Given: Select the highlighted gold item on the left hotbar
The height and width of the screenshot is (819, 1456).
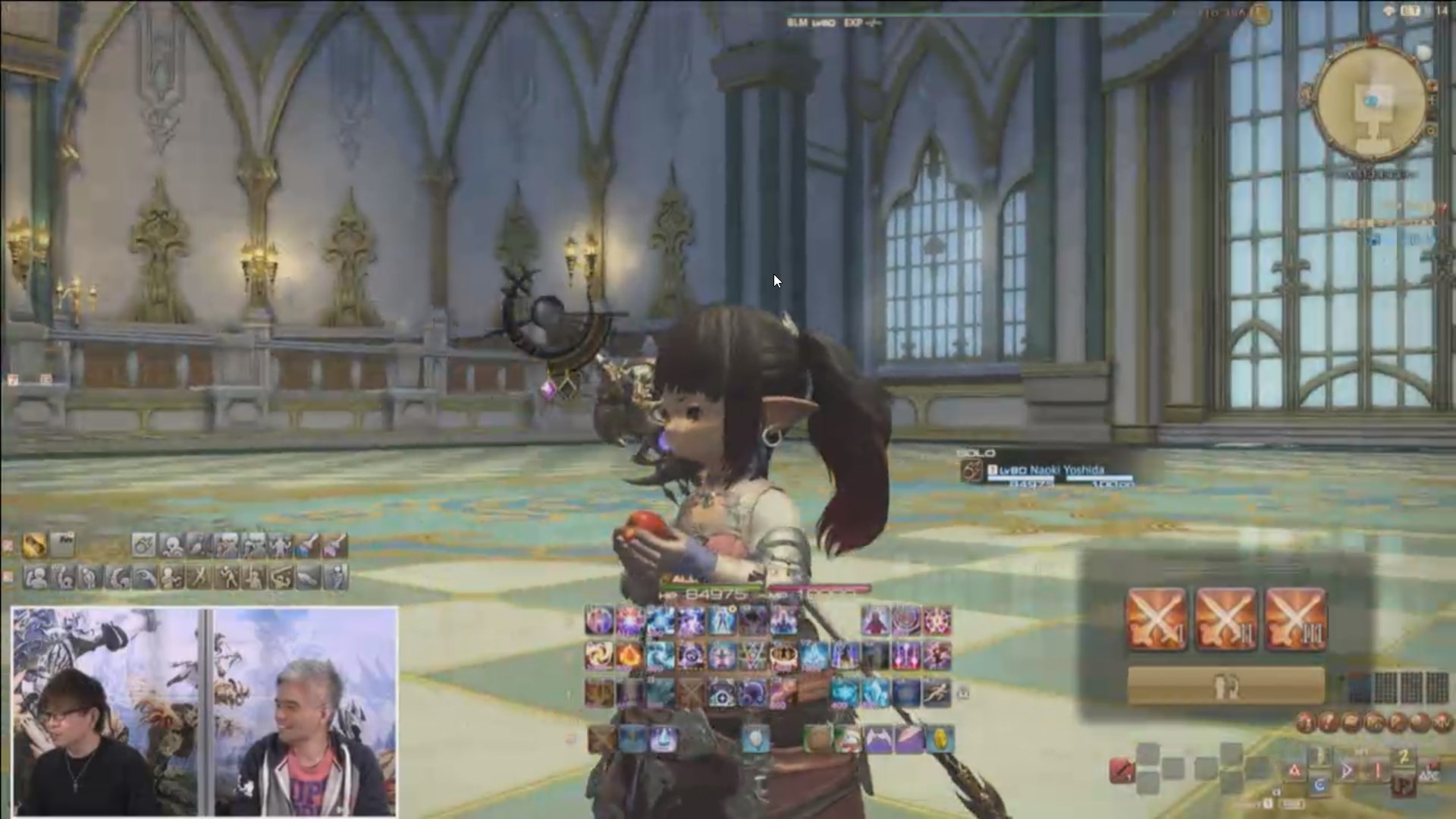Looking at the screenshot, I should tap(35, 545).
